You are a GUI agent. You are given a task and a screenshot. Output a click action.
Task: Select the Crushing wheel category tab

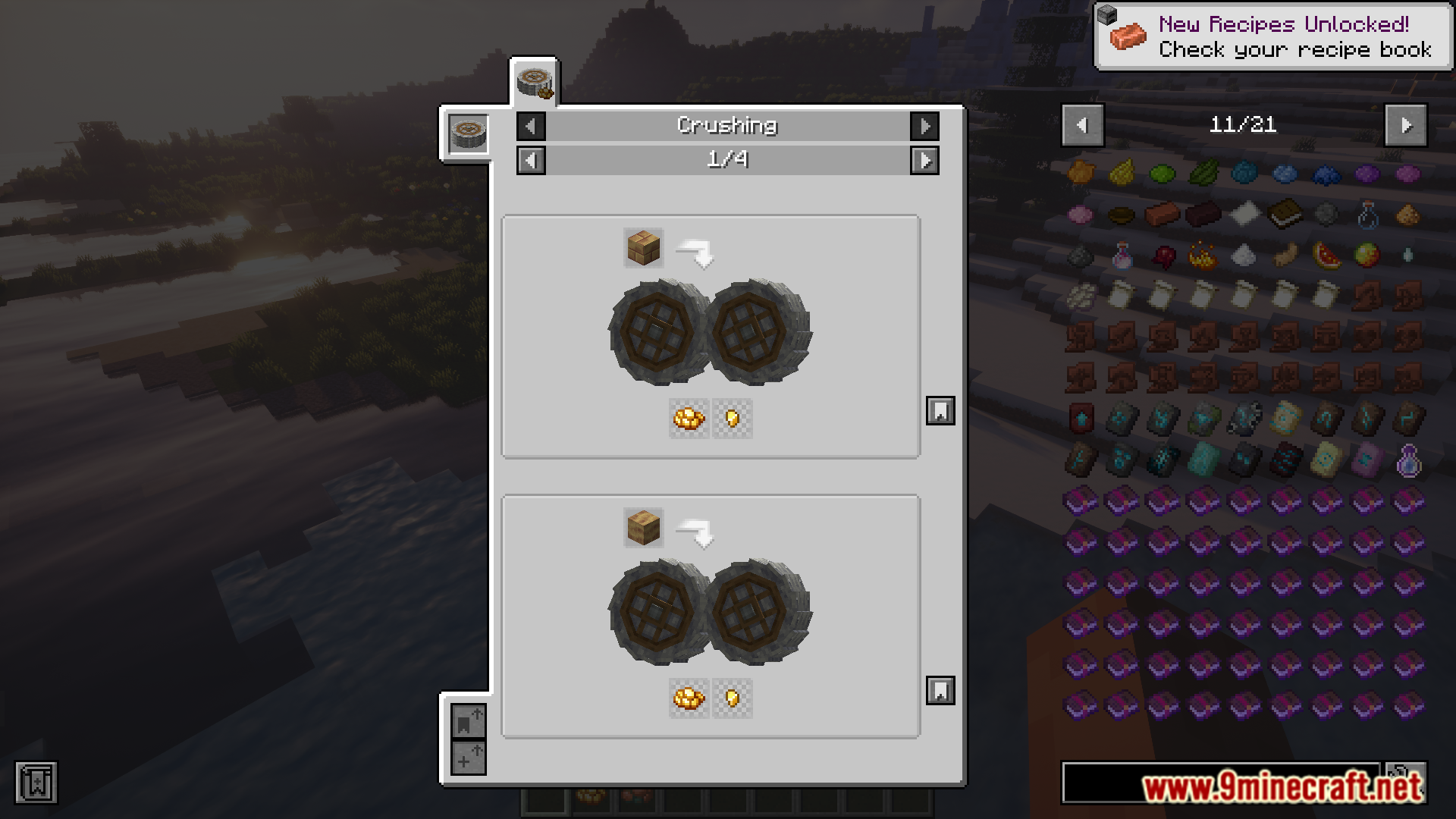pos(535,81)
